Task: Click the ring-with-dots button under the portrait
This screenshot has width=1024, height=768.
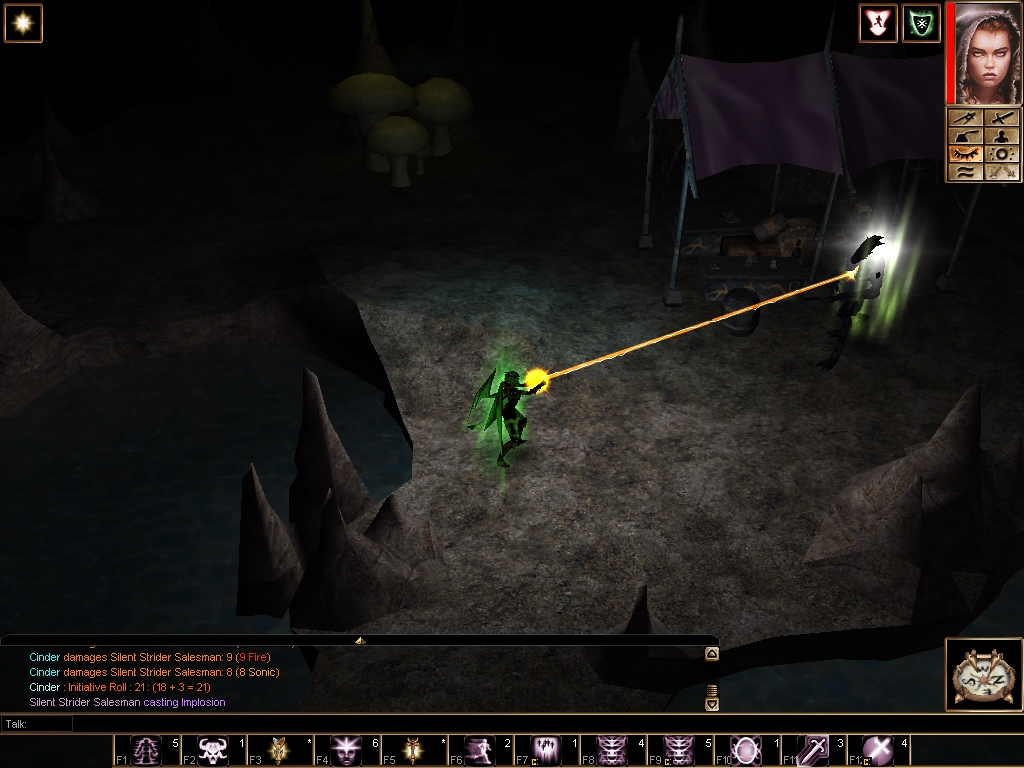Action: 1001,153
